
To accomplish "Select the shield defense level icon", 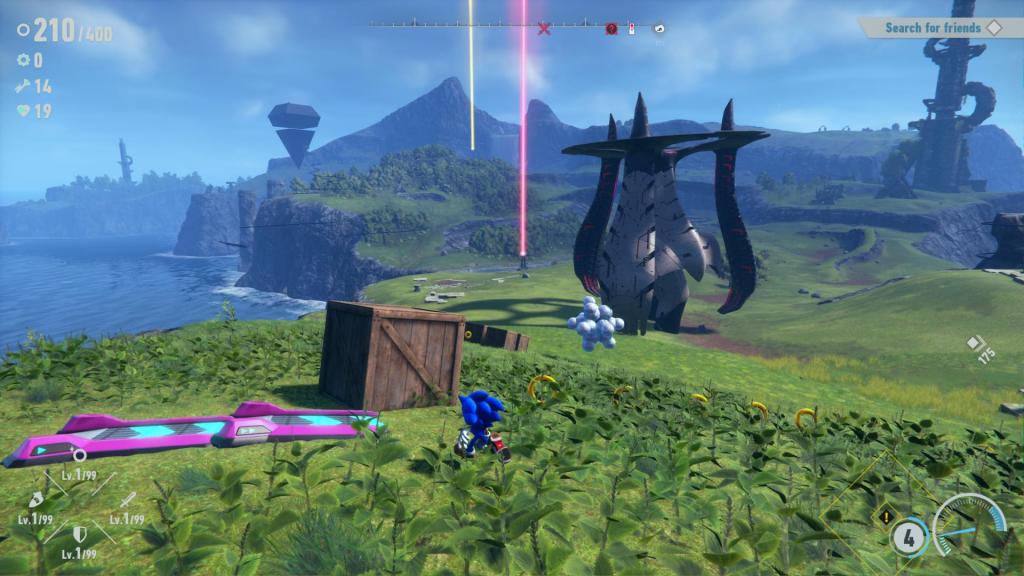I will point(79,535).
